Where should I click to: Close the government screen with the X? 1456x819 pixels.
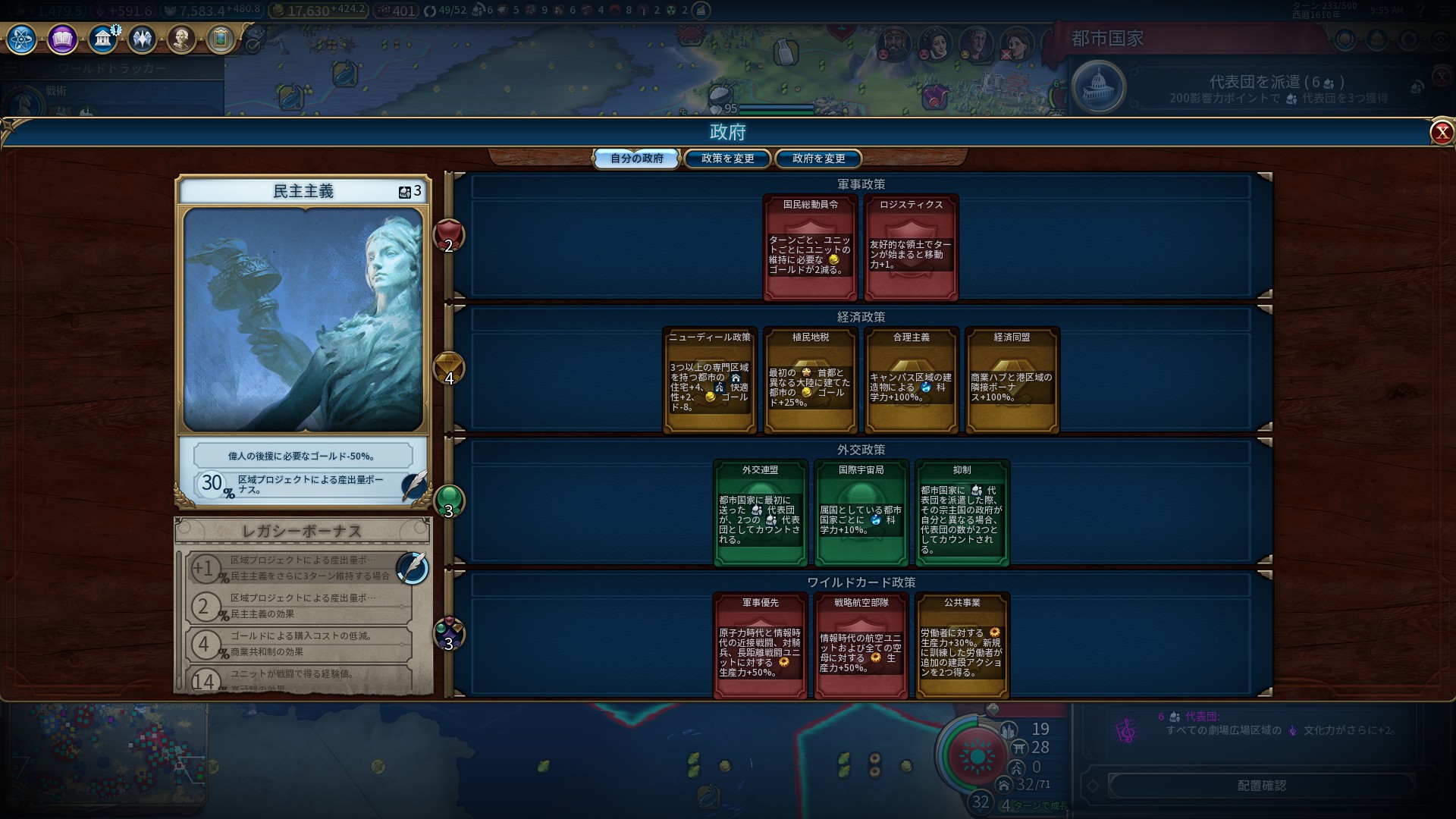[x=1442, y=133]
